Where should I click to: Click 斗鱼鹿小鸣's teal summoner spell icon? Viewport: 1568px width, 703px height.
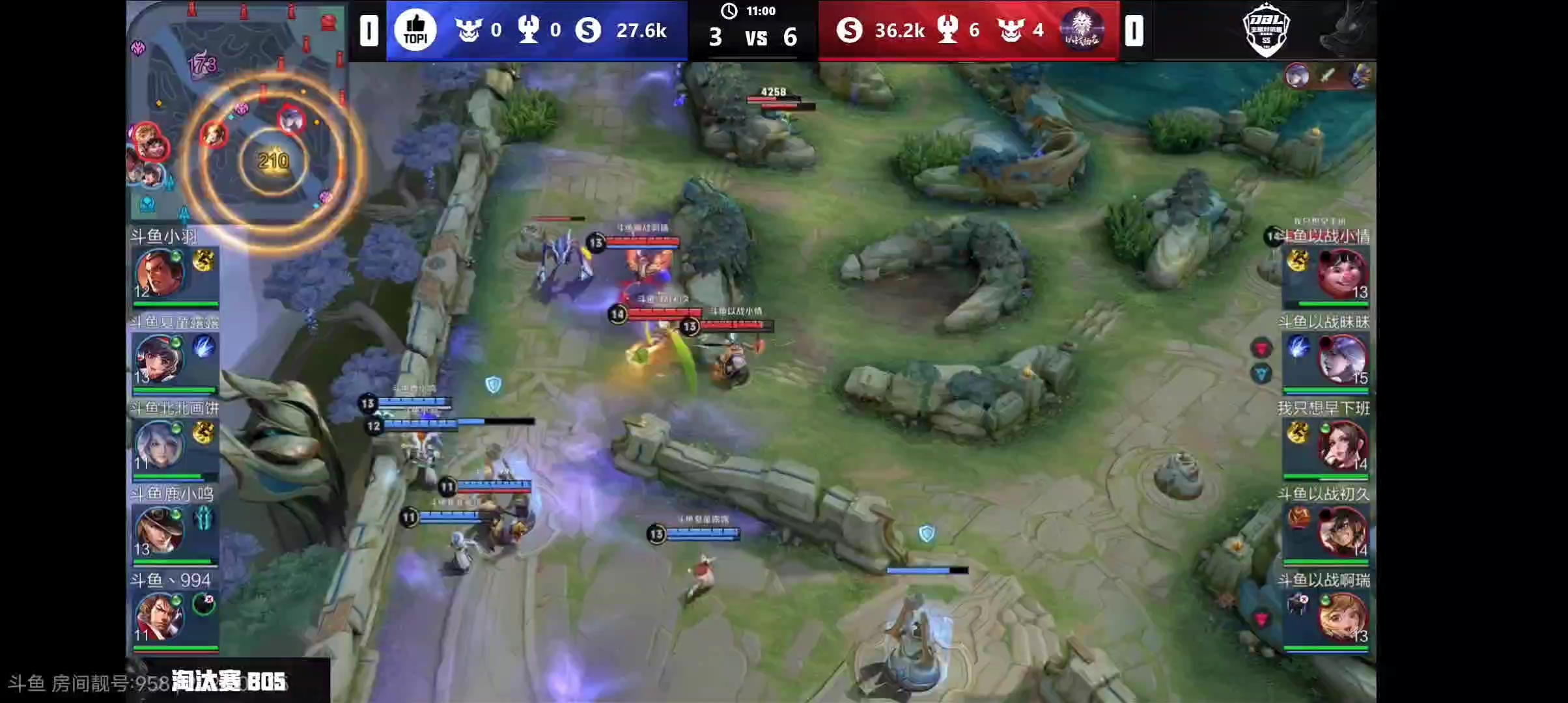click(x=204, y=519)
